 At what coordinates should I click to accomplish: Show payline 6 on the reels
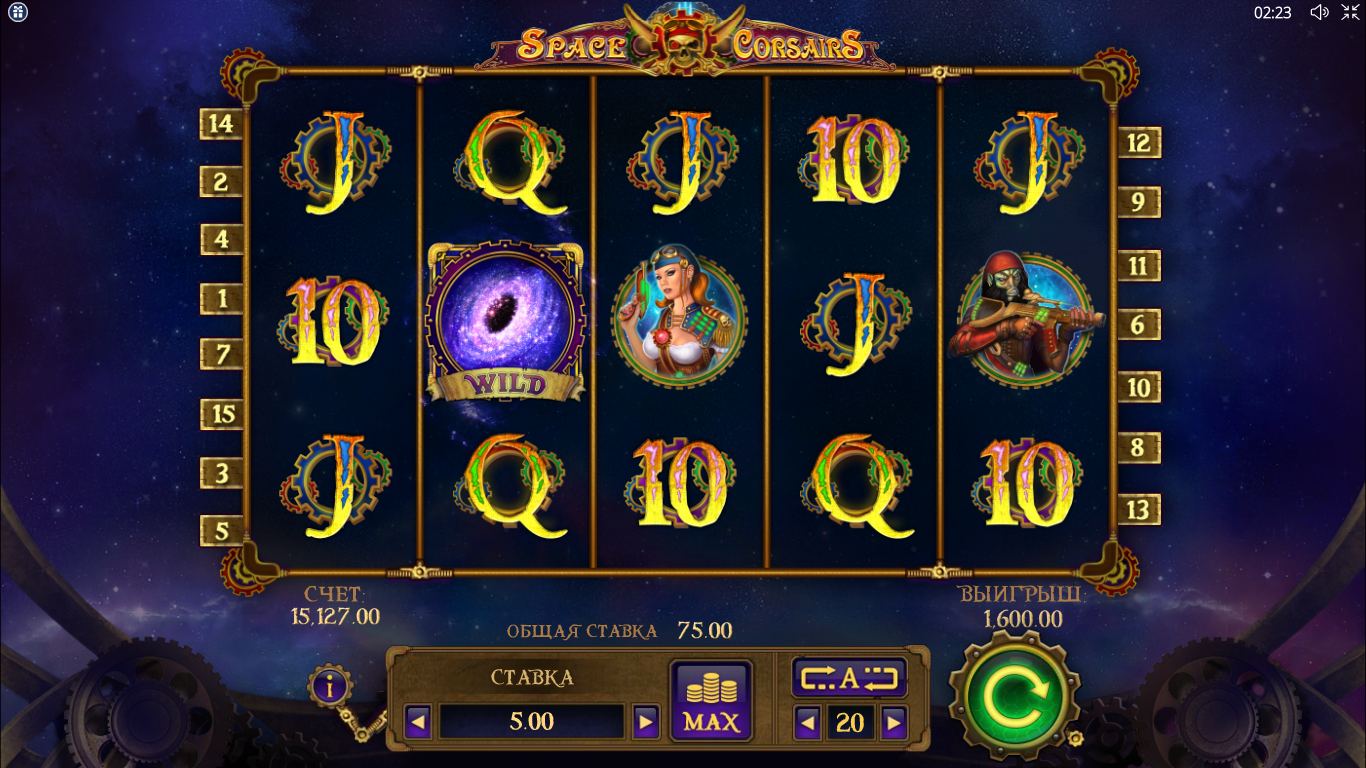tap(1139, 325)
